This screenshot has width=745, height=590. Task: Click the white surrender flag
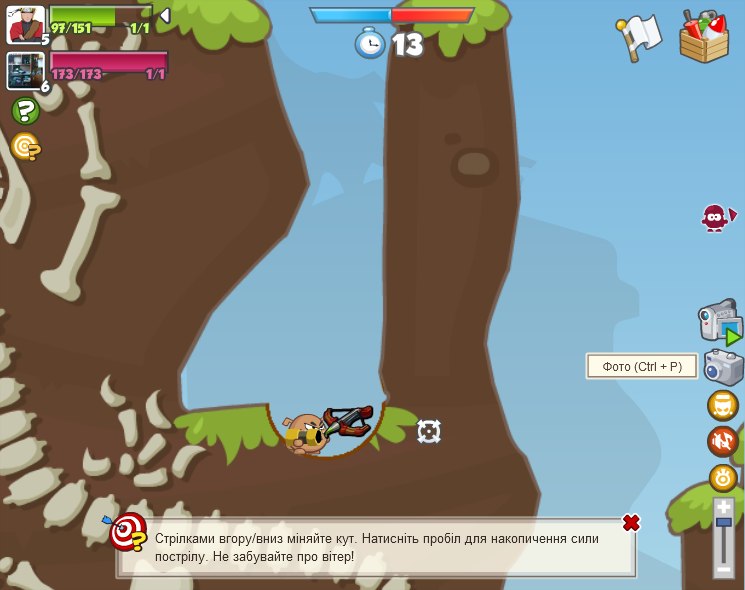click(x=639, y=37)
